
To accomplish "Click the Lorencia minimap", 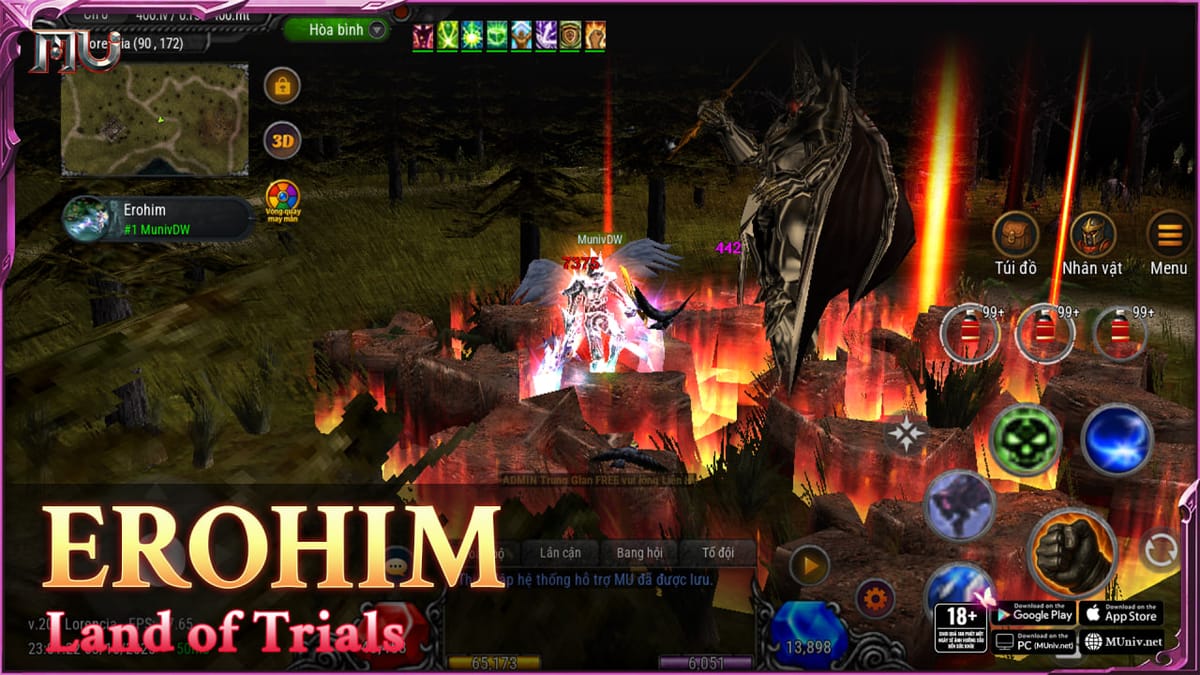I will (154, 119).
